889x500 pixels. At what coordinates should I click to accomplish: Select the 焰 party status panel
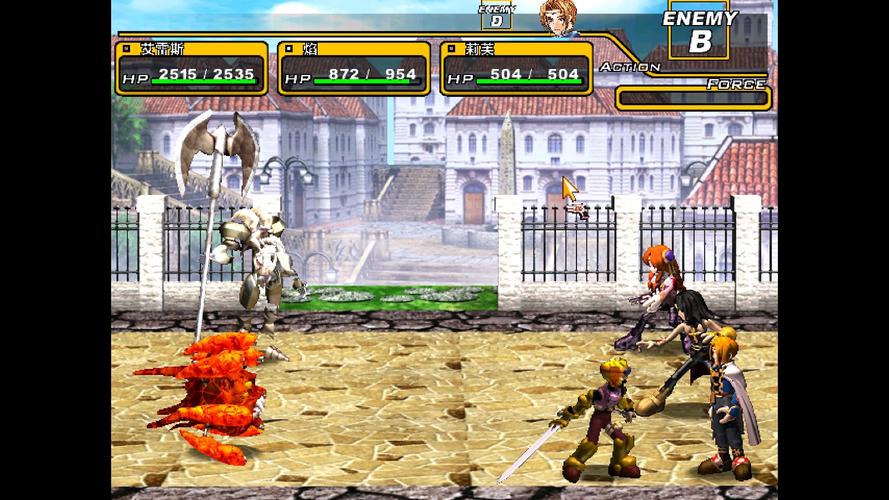tap(354, 68)
